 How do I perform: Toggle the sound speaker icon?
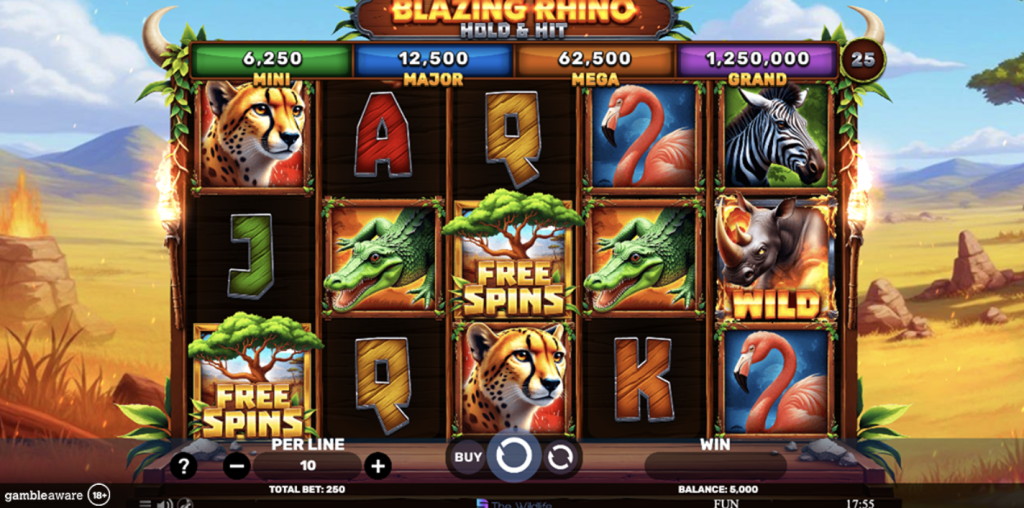click(164, 503)
